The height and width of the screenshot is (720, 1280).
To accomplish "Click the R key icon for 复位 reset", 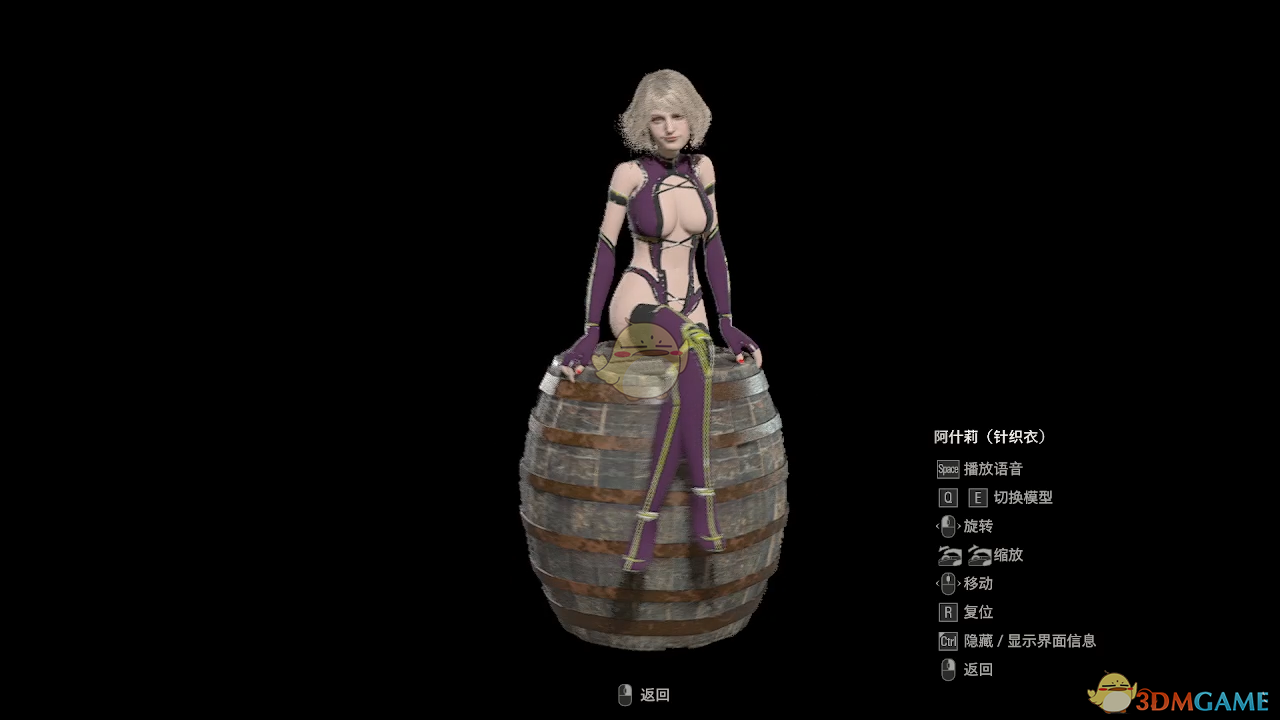I will point(947,612).
